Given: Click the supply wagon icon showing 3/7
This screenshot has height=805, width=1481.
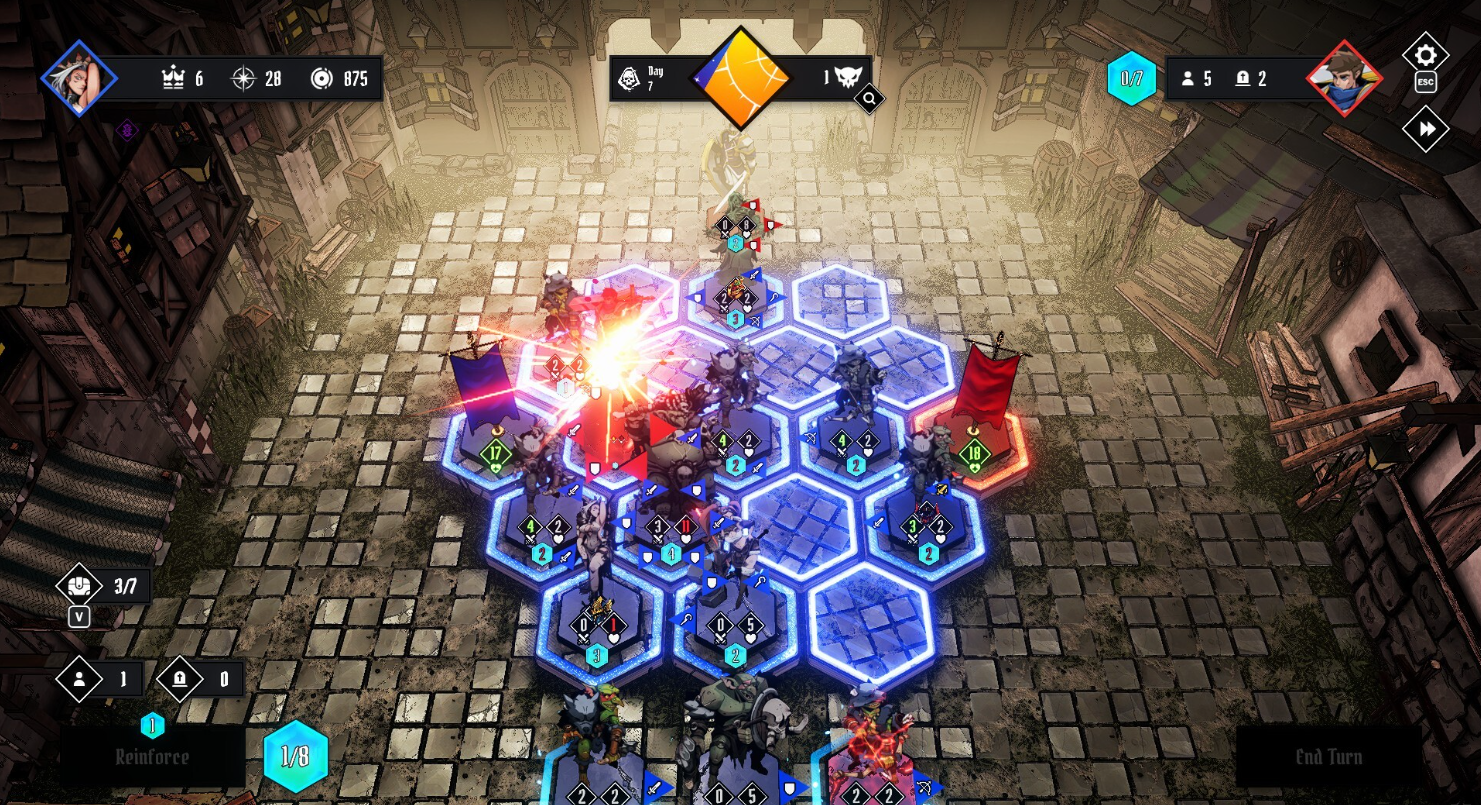Looking at the screenshot, I should [77, 586].
